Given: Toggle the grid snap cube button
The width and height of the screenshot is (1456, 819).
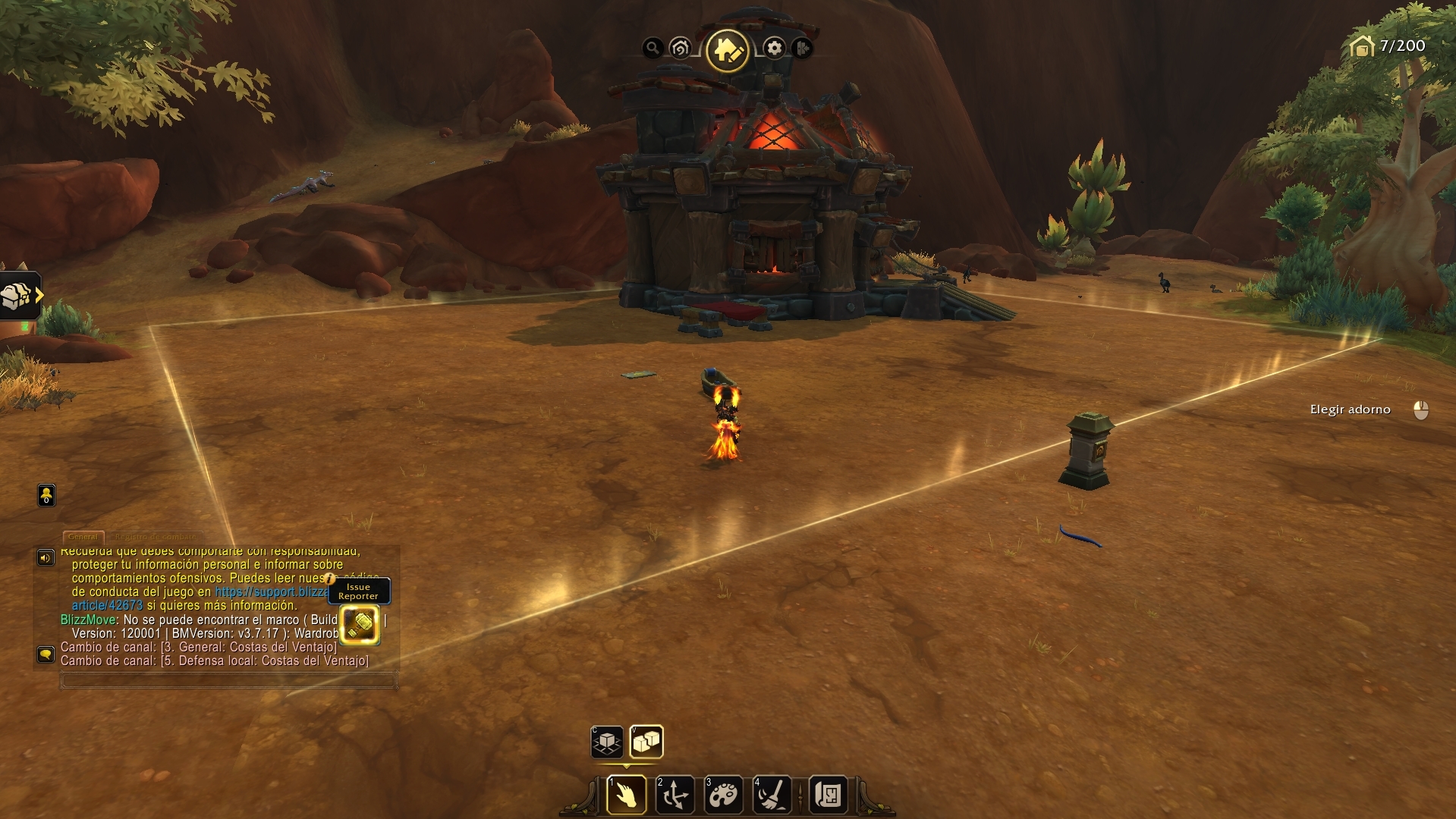Looking at the screenshot, I should (x=607, y=742).
